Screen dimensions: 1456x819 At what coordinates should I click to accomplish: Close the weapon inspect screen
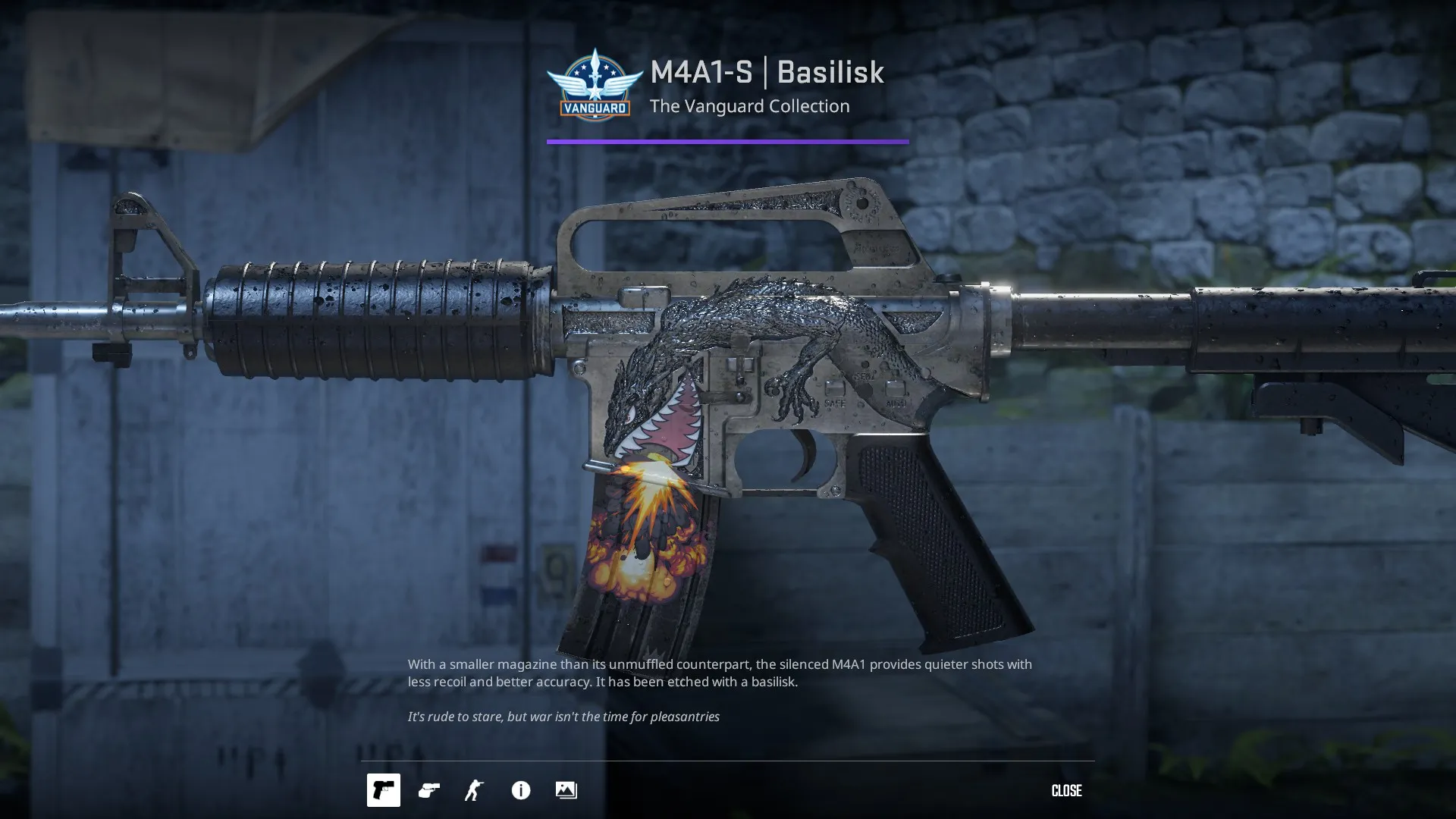1065,790
